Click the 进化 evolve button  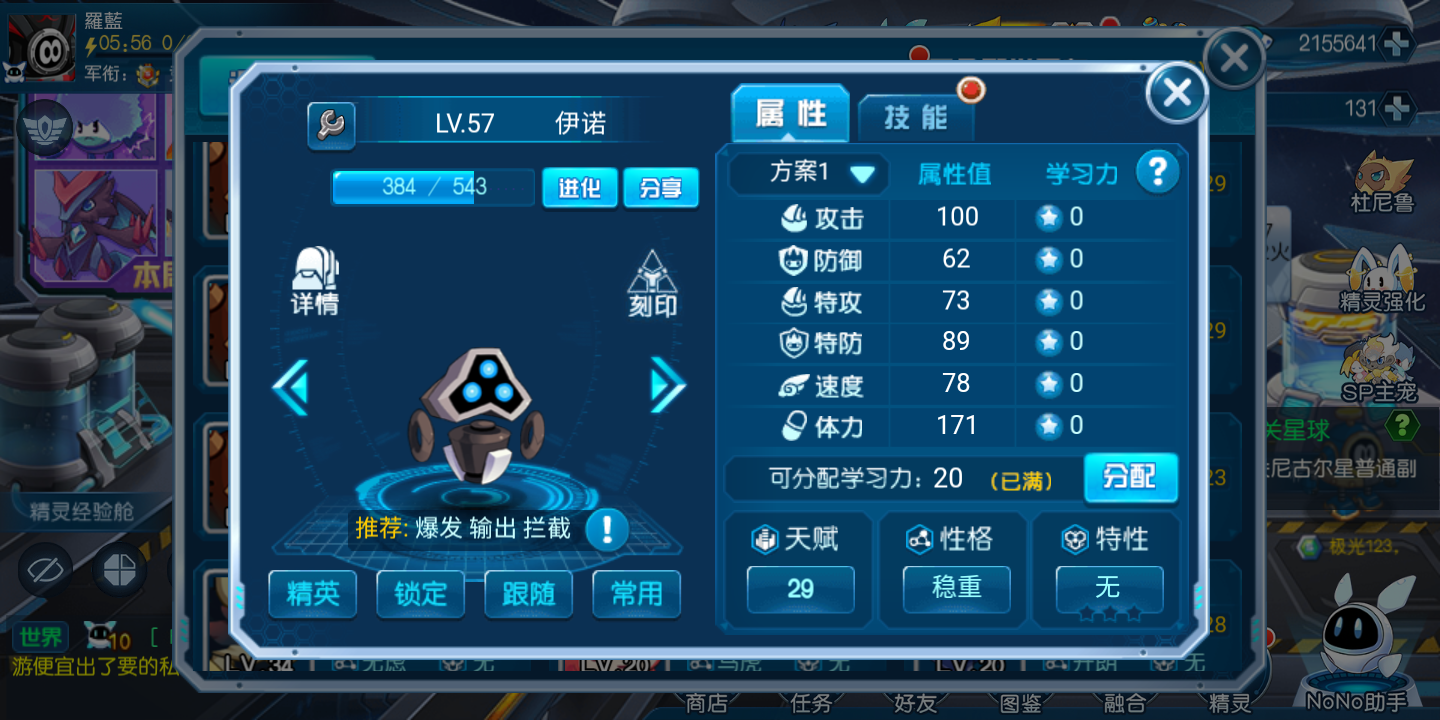[579, 188]
